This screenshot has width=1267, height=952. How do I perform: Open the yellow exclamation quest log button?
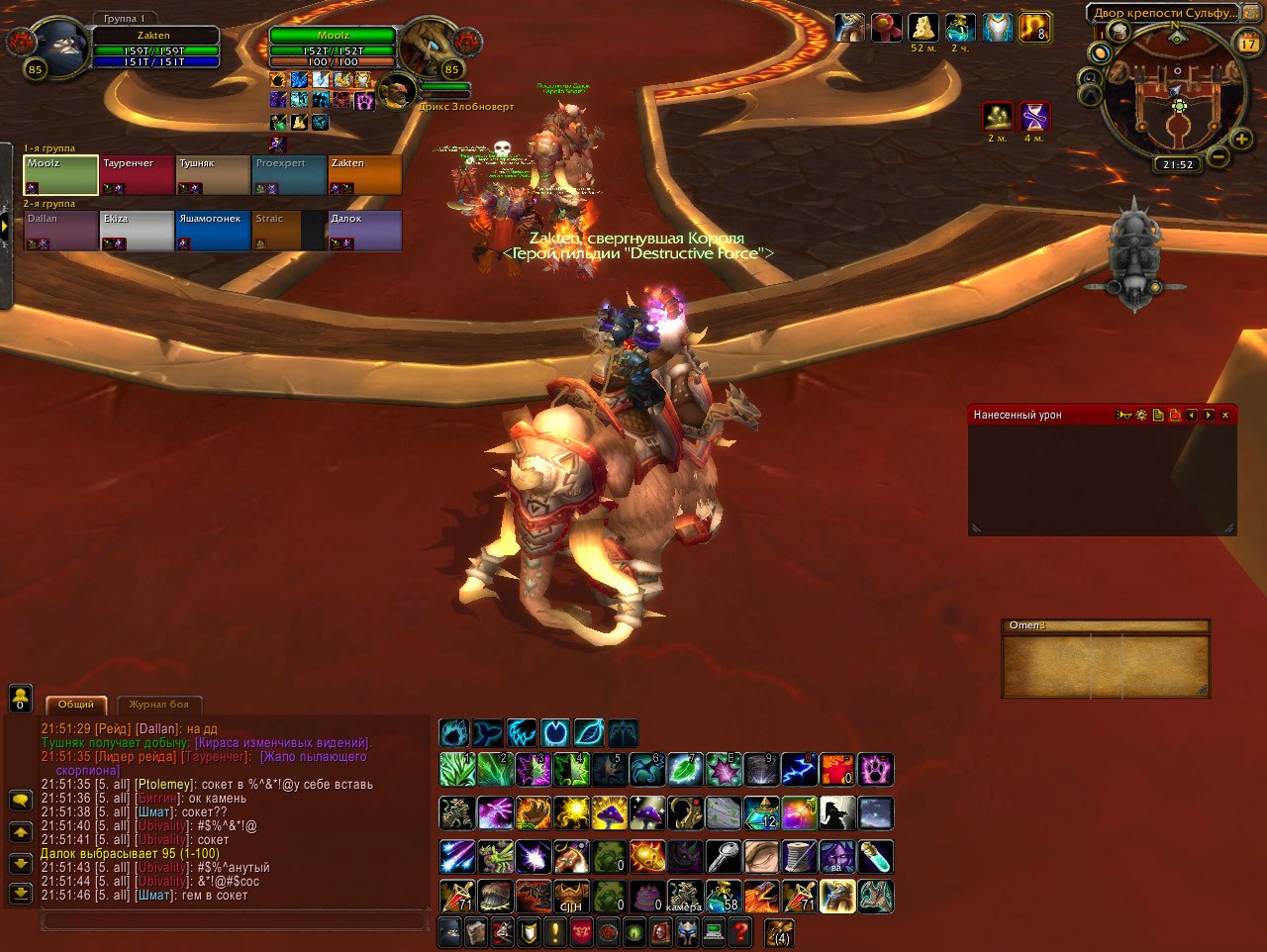pos(555,932)
